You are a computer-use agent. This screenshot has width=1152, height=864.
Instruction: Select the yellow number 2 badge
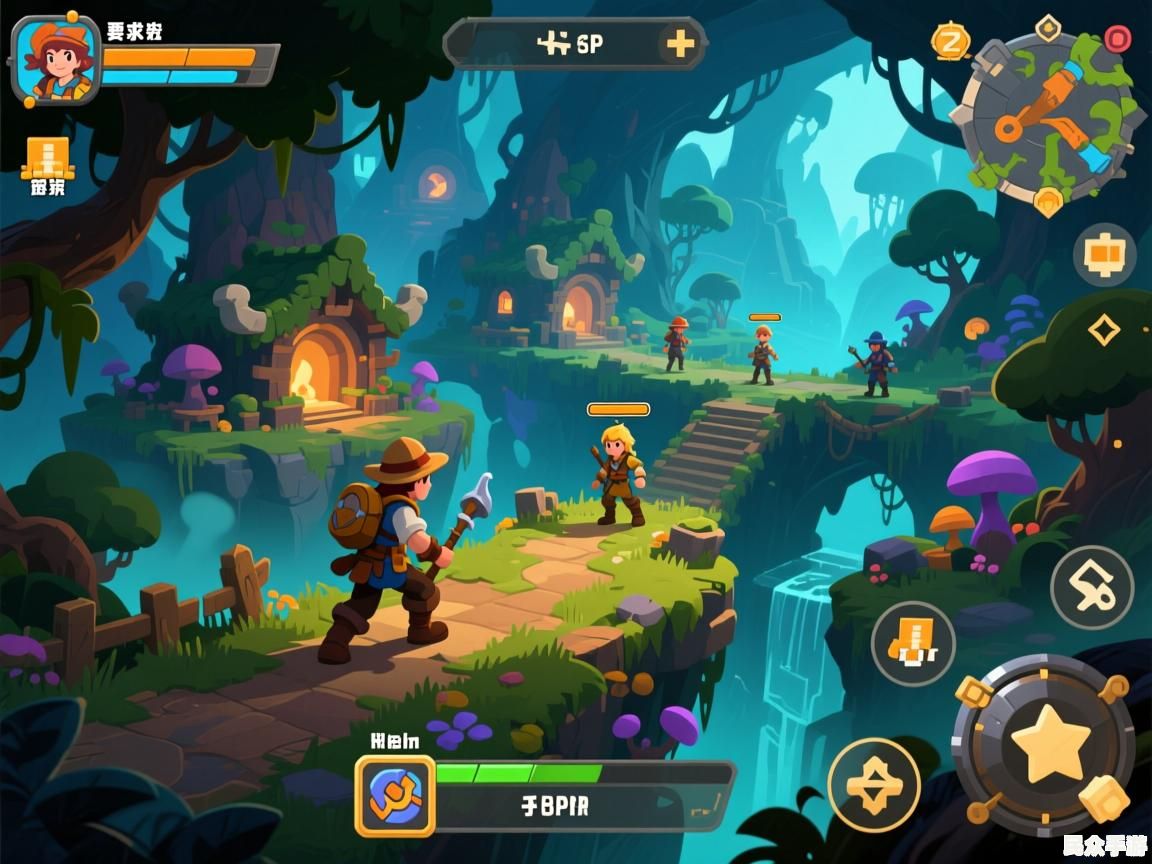(x=951, y=41)
